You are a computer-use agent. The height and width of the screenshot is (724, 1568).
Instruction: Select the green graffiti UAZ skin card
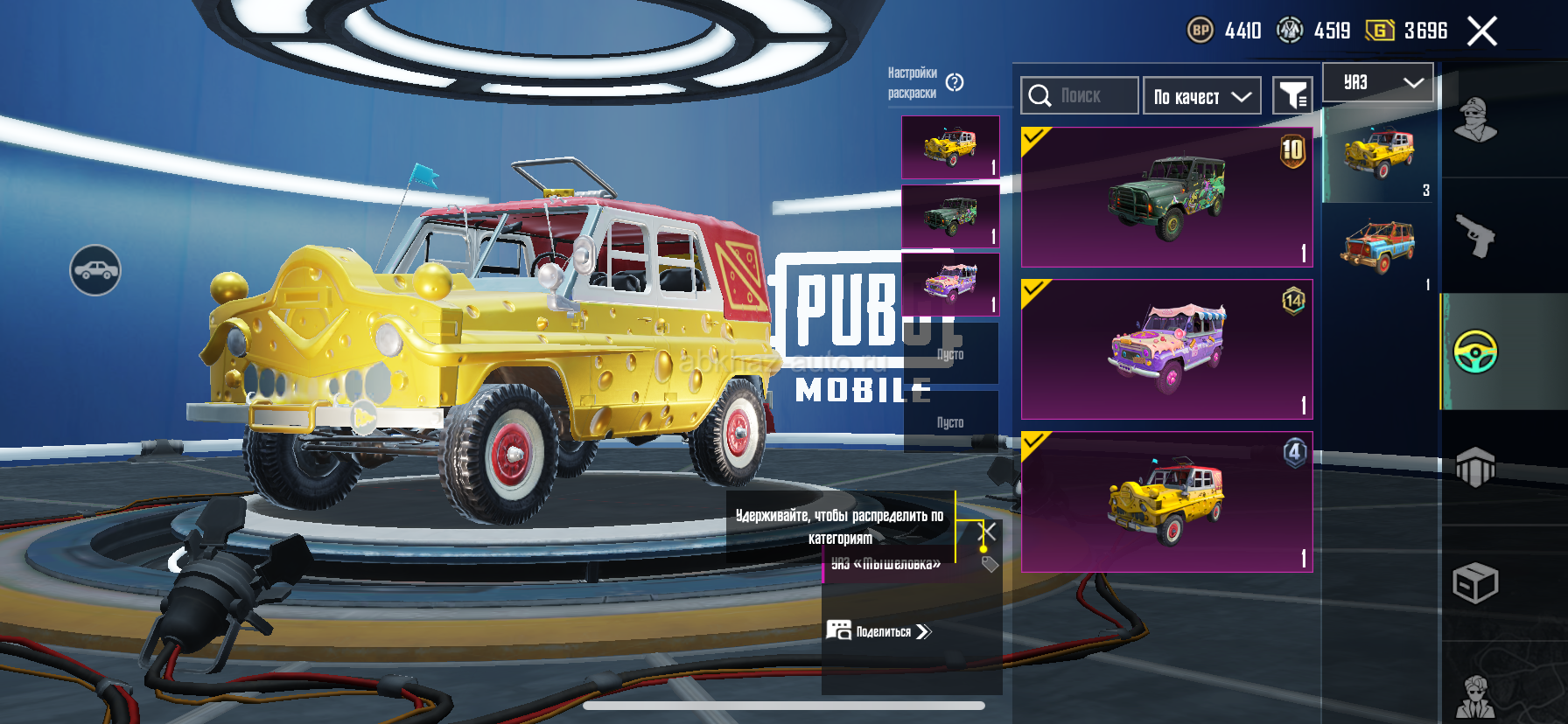pos(1166,198)
